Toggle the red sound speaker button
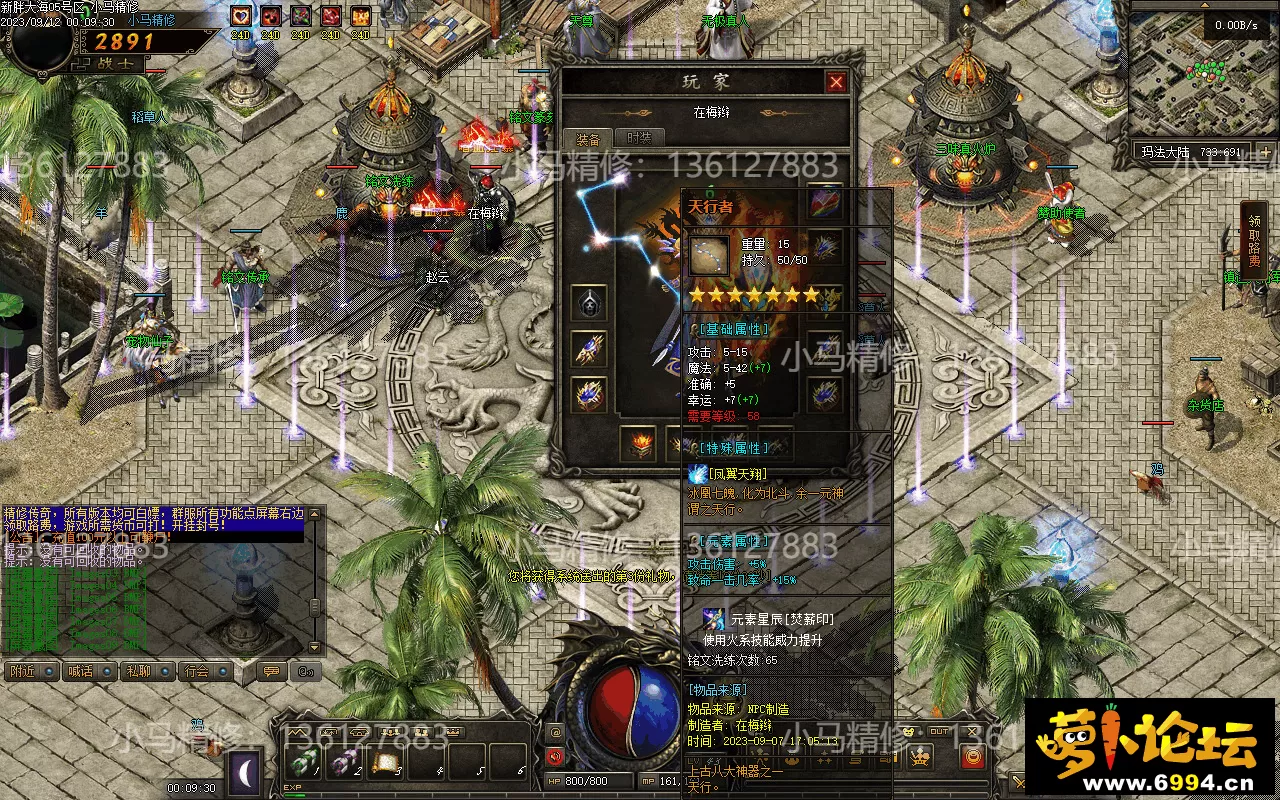This screenshot has height=800, width=1280. pyautogui.click(x=555, y=757)
